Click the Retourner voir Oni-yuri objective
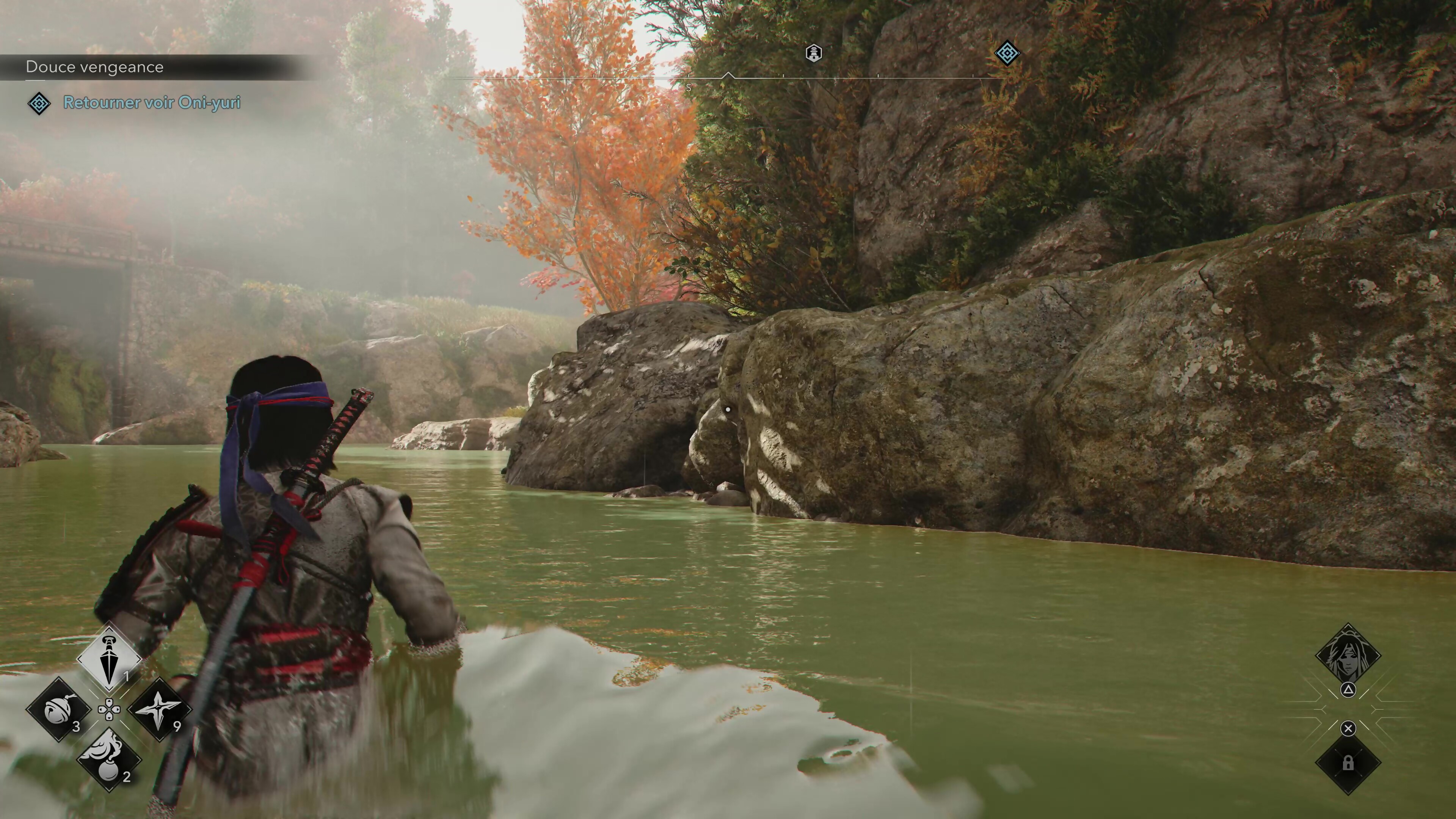Screen dimensions: 1456x819 [152, 102]
